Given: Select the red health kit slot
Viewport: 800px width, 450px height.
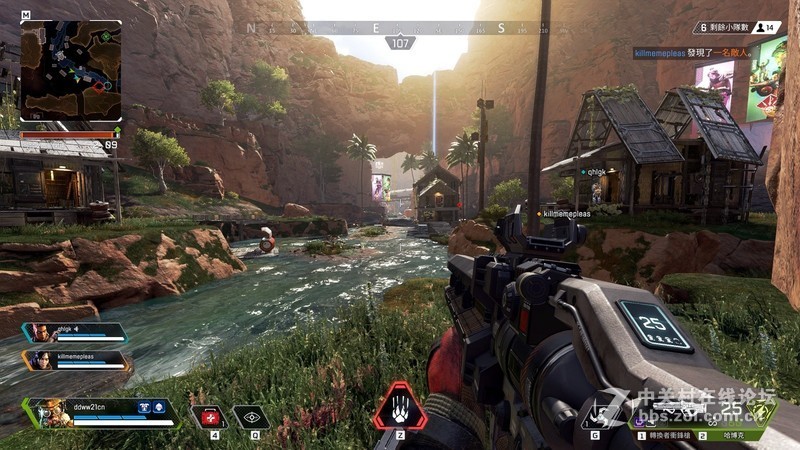Looking at the screenshot, I should tap(209, 416).
